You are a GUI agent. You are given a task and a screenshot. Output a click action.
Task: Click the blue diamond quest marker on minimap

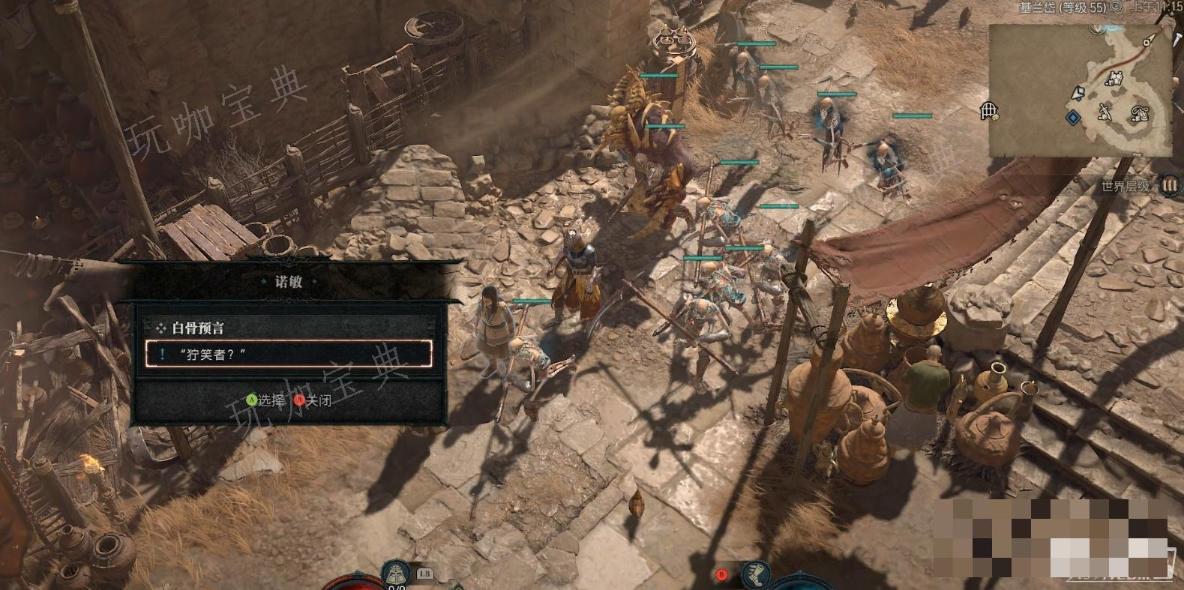[1073, 117]
